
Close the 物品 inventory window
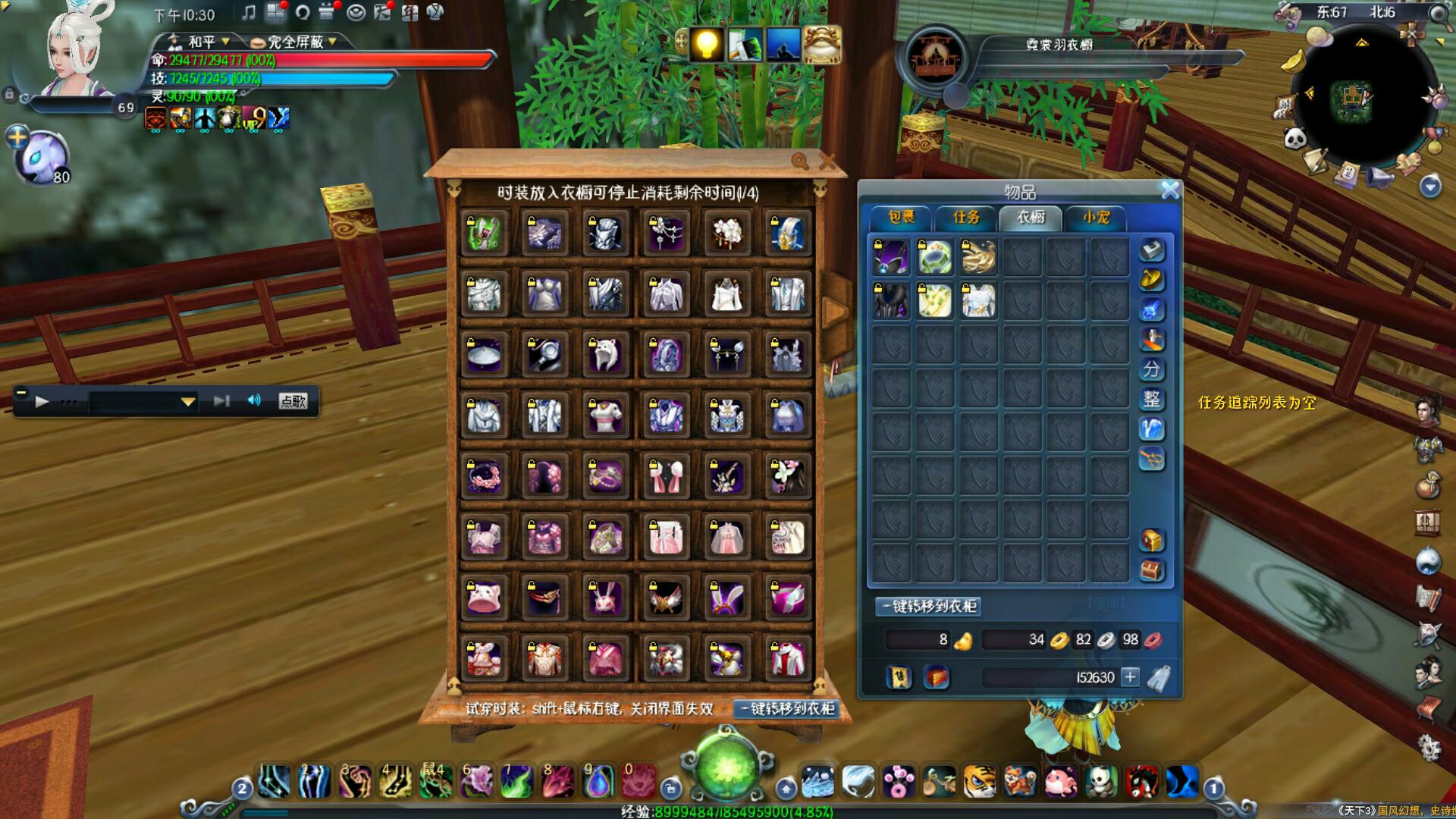click(1170, 190)
